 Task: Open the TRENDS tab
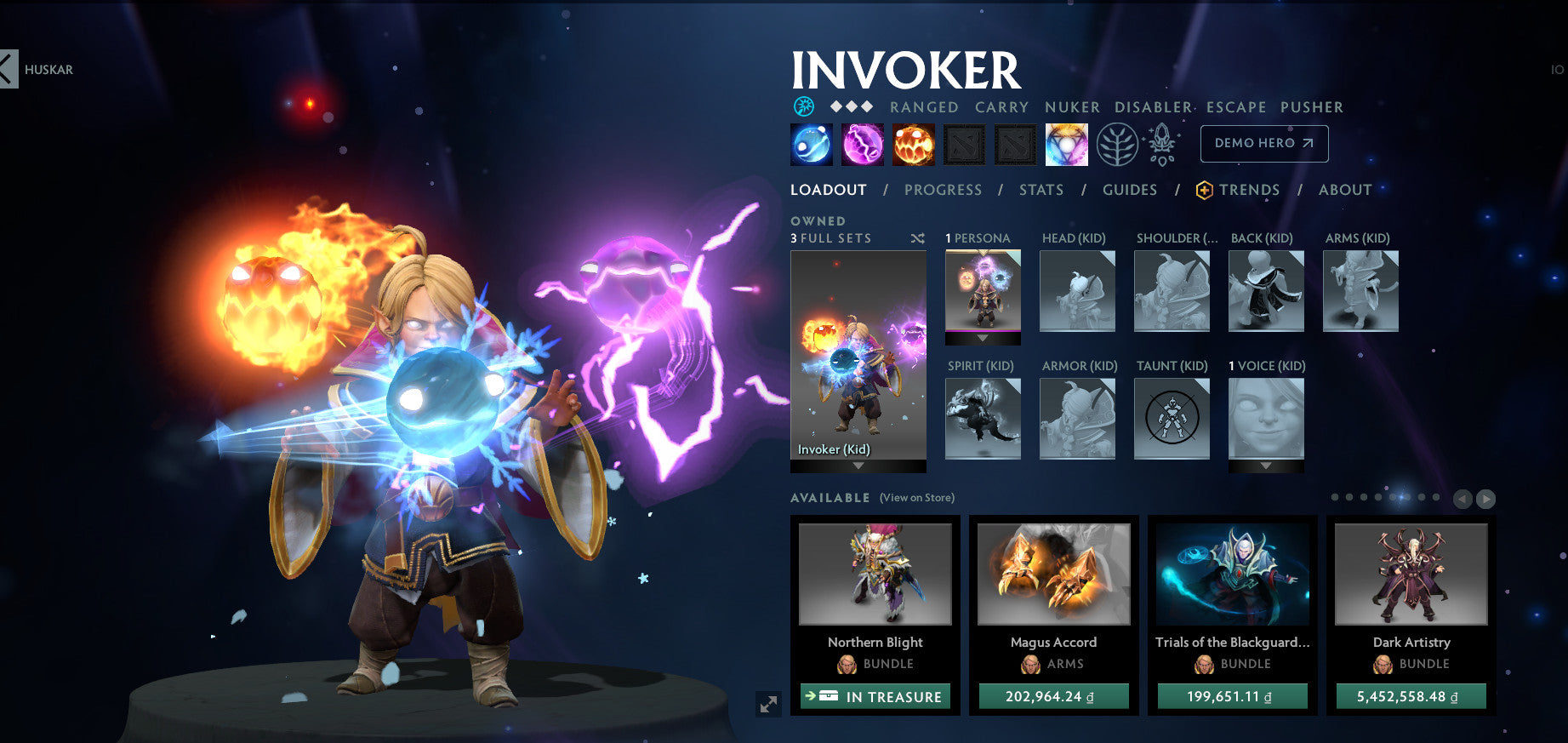1249,190
